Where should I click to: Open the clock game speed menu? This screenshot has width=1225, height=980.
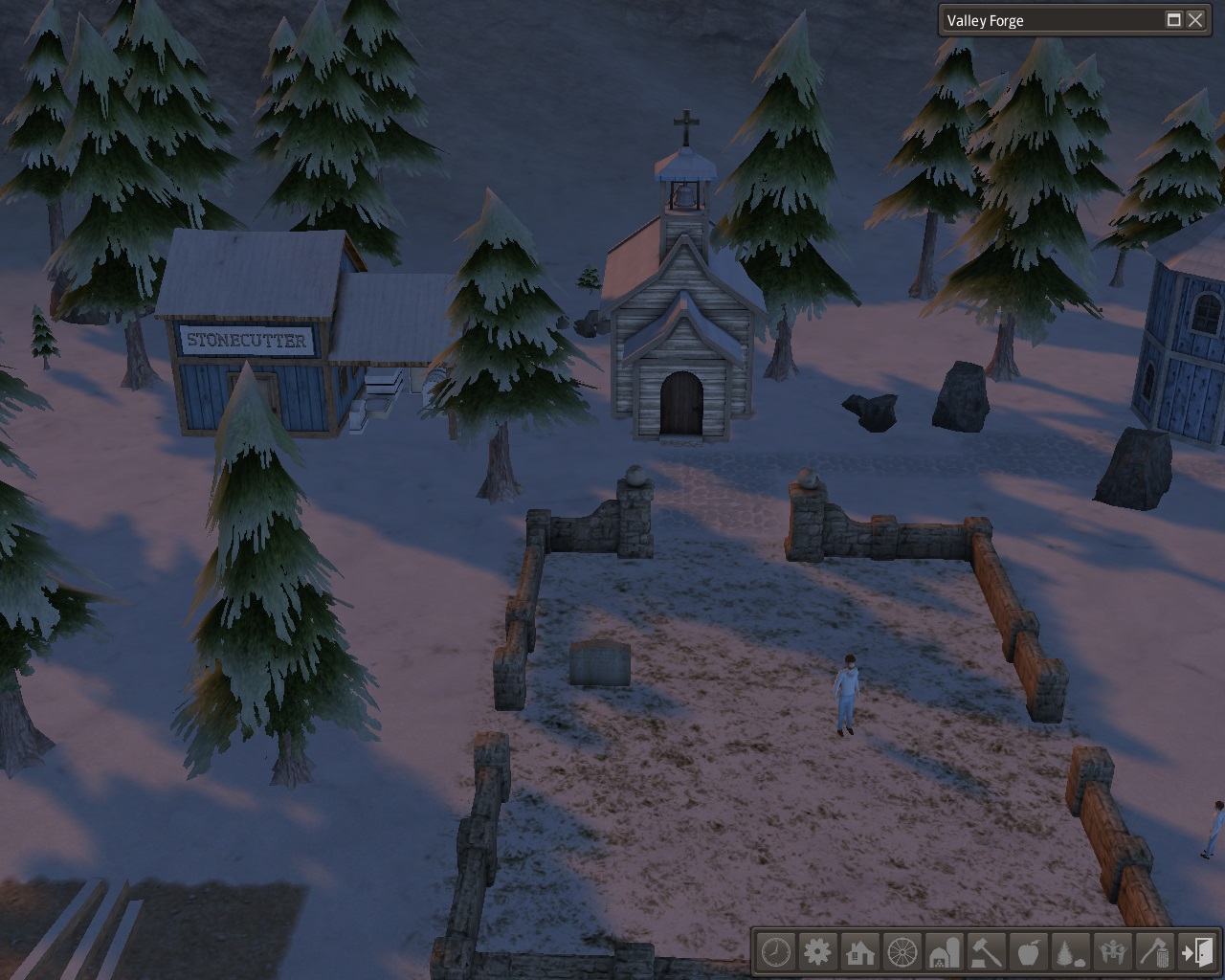(776, 953)
